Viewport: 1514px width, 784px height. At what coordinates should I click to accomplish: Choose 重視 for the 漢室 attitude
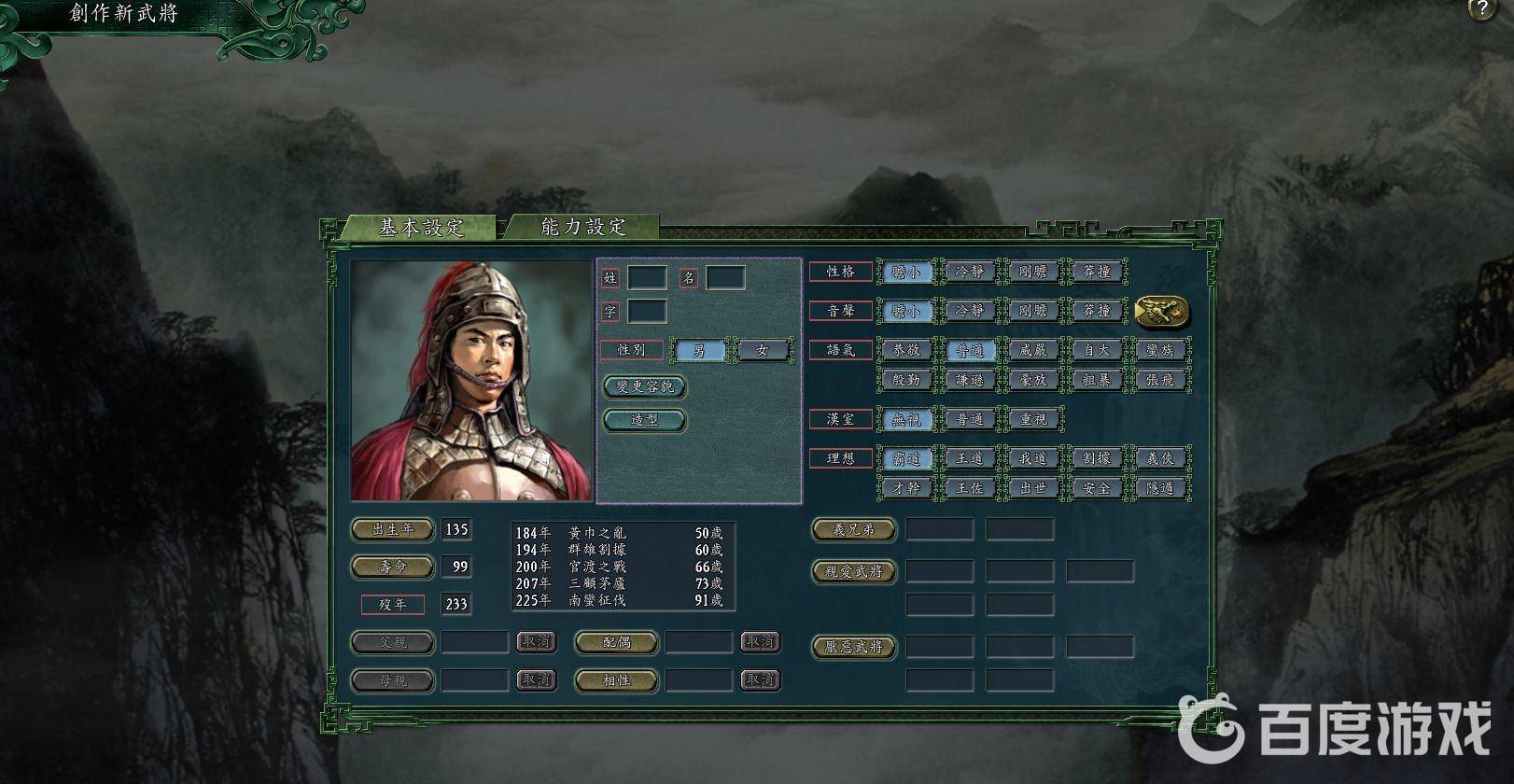point(1032,420)
